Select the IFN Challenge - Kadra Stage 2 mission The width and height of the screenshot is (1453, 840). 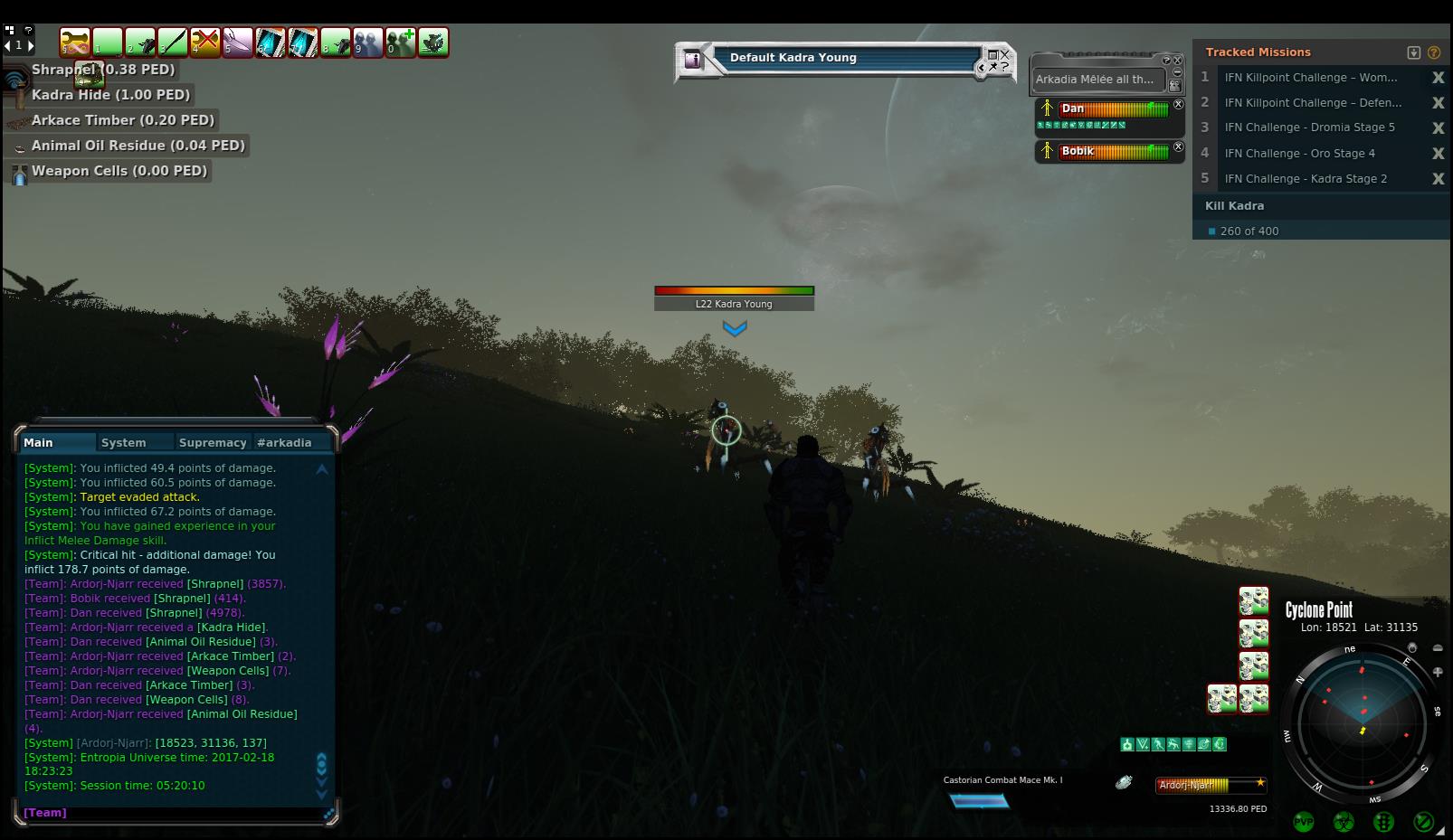pos(1306,179)
